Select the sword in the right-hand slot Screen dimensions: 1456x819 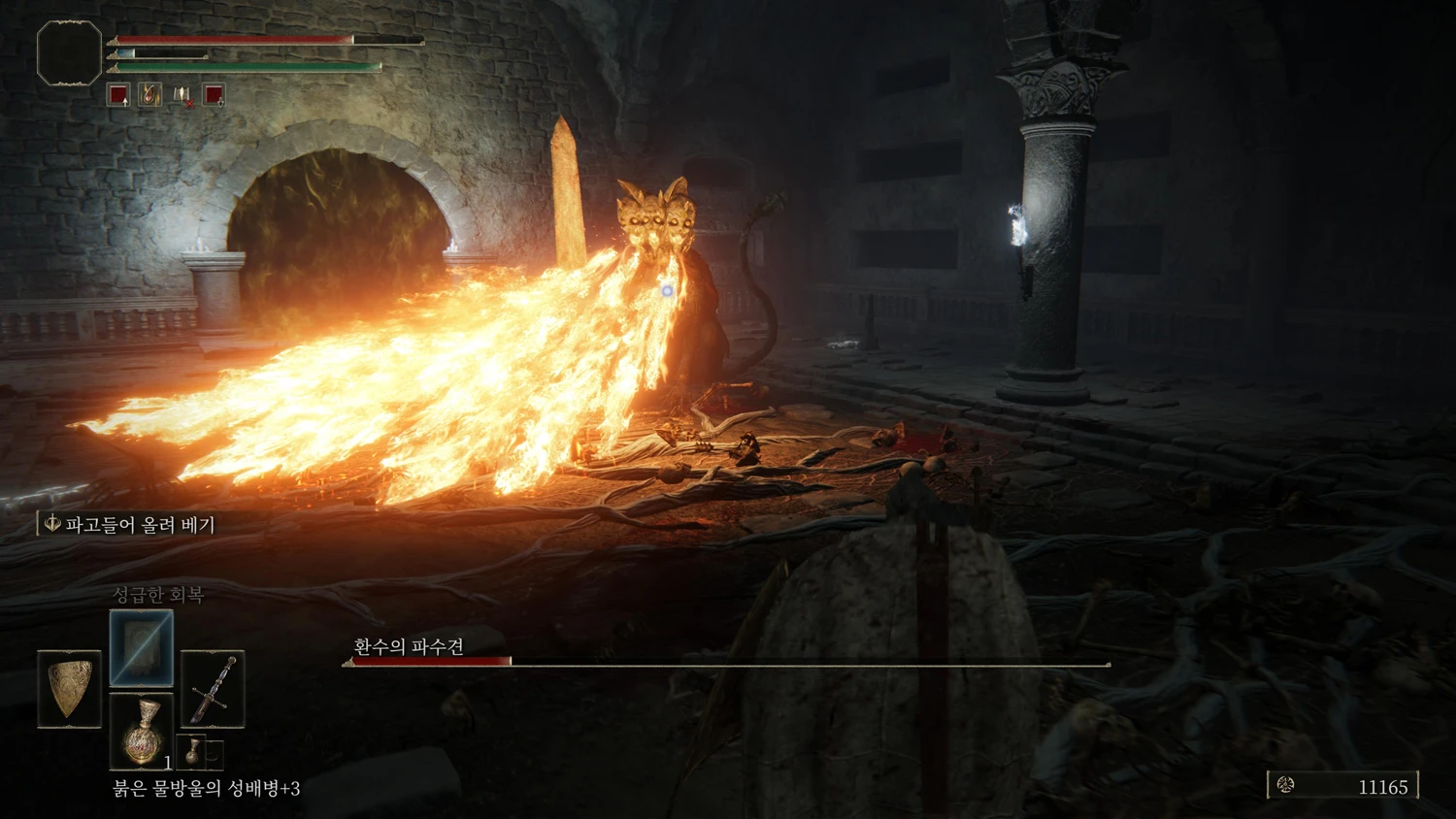213,689
